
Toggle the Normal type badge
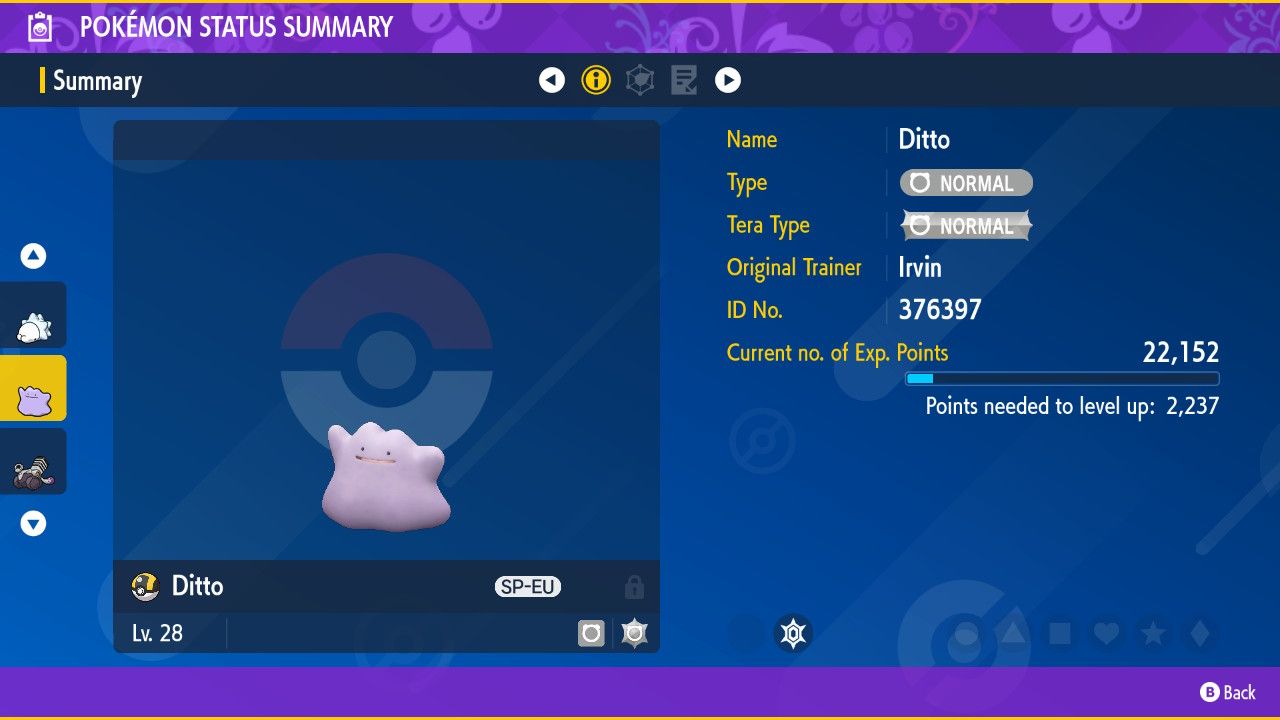(965, 182)
